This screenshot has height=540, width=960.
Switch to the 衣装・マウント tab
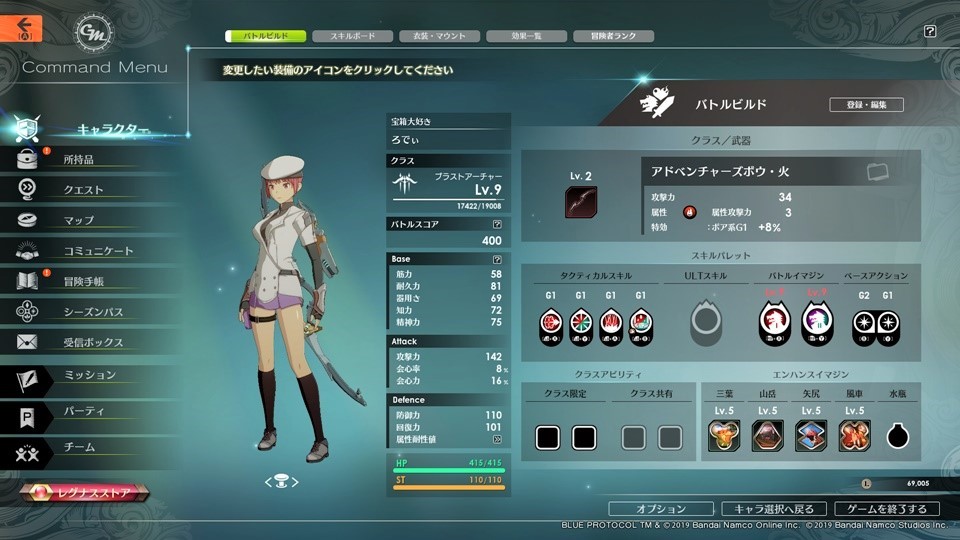pos(433,36)
